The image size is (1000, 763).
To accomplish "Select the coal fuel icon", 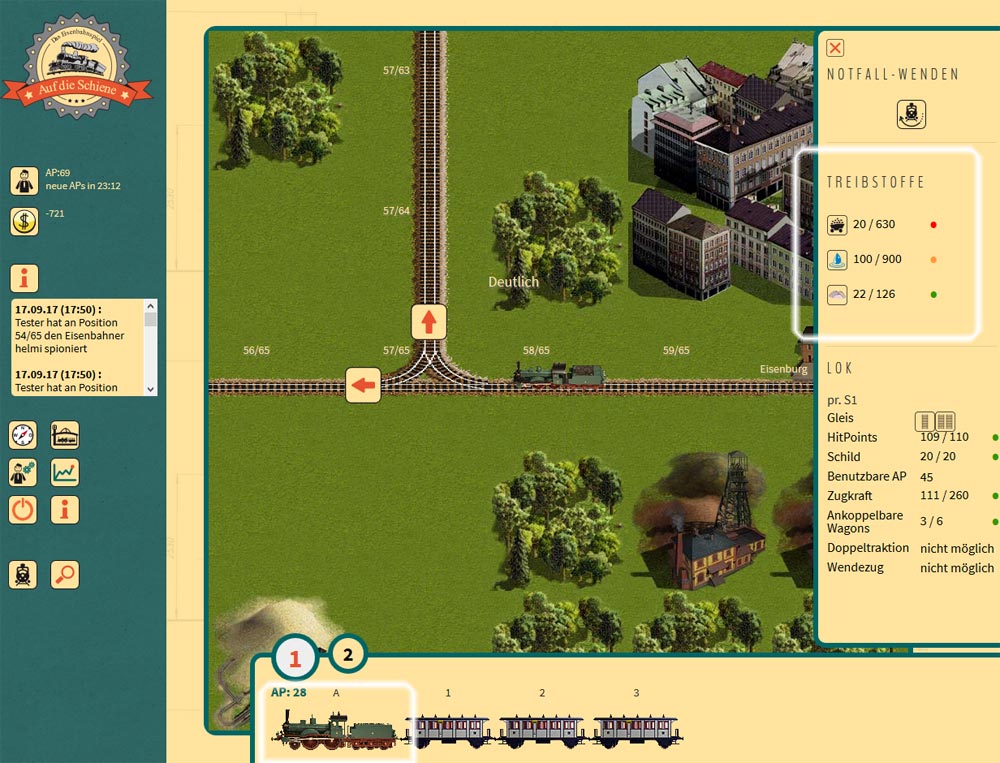I will [837, 225].
